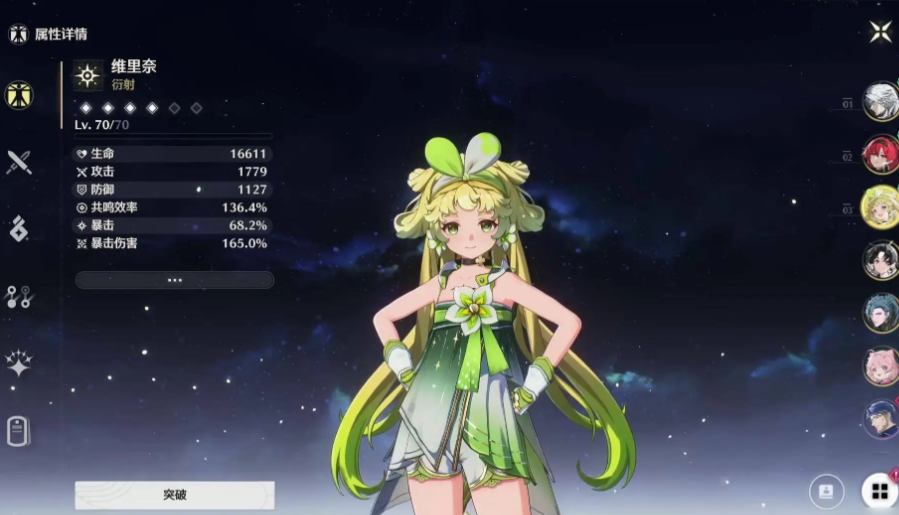Viewport: 899px width, 515px height.
Task: Click the Spectro element icon beside Verina's name
Action: tap(88, 76)
